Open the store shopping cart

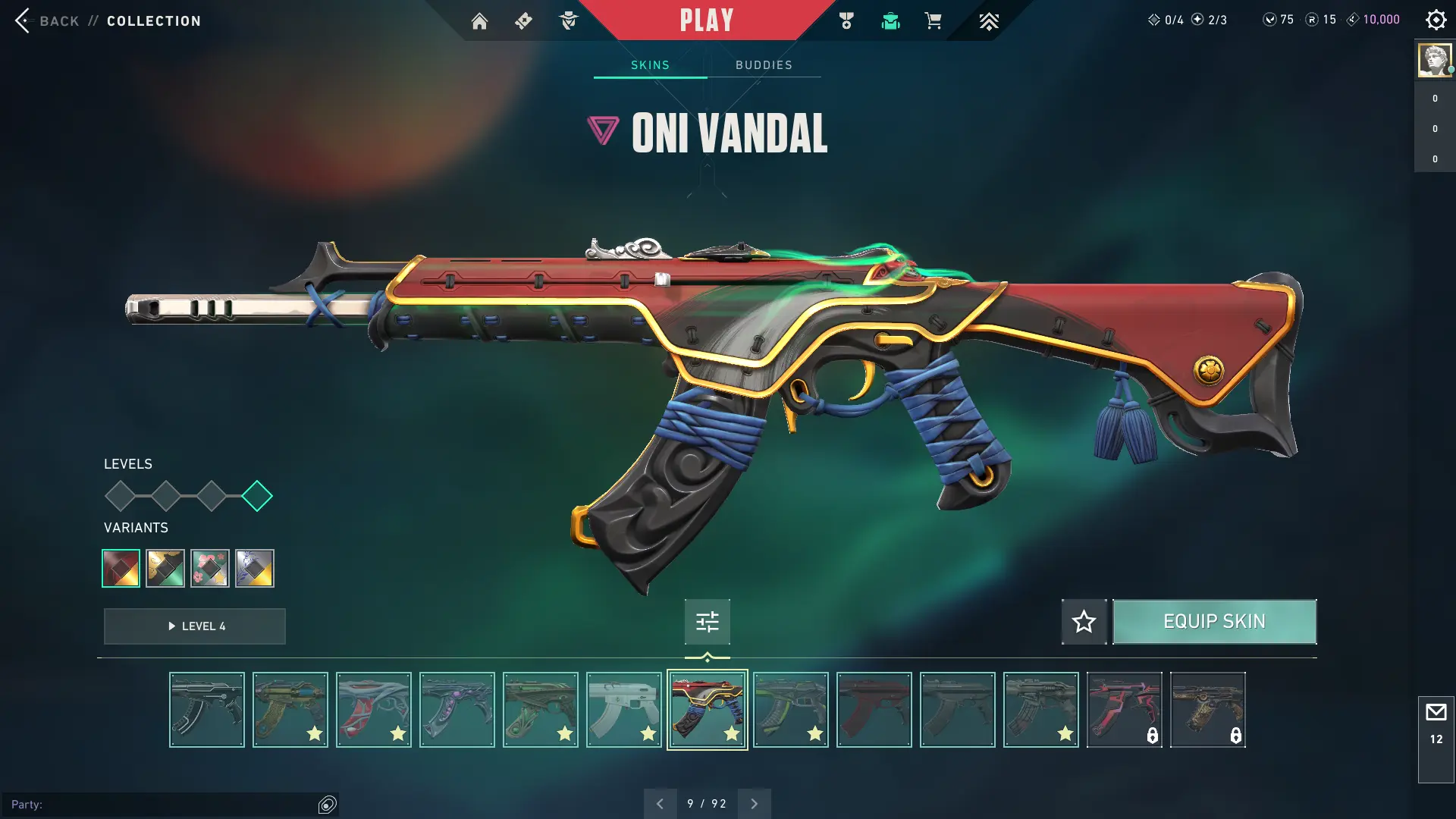[933, 20]
